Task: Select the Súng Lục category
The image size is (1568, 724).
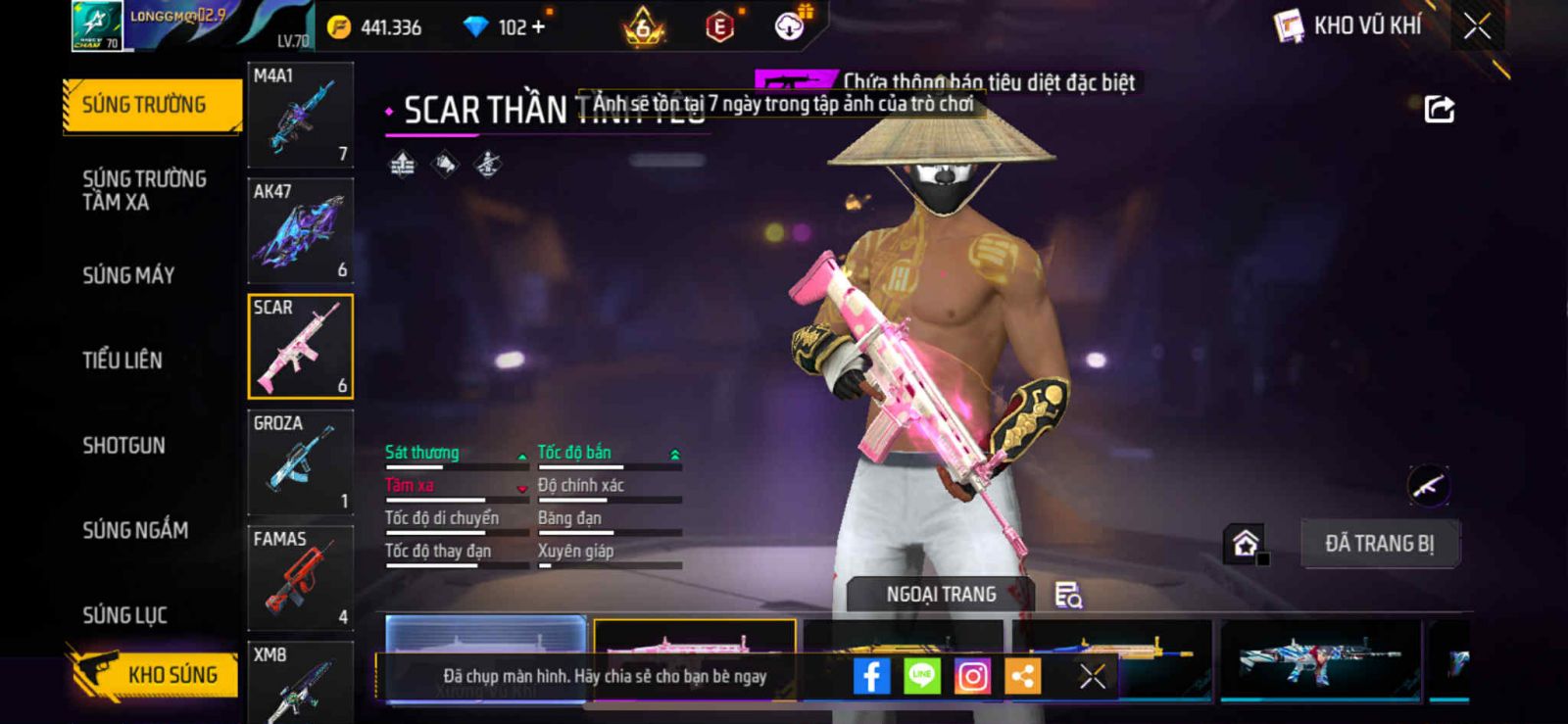Action: pos(124,615)
